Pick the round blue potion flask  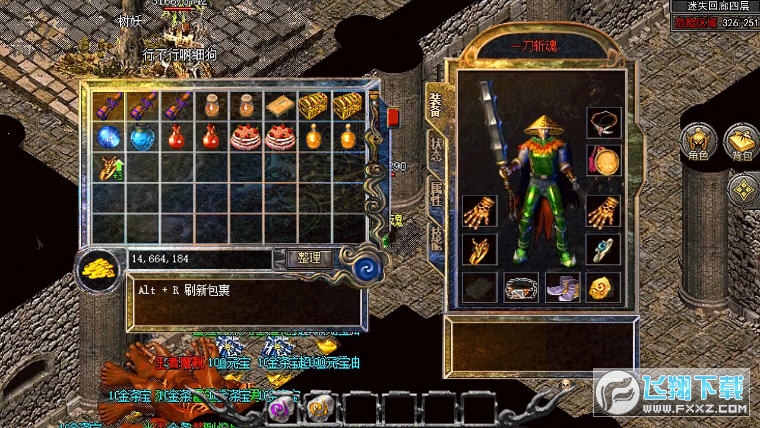[143, 136]
